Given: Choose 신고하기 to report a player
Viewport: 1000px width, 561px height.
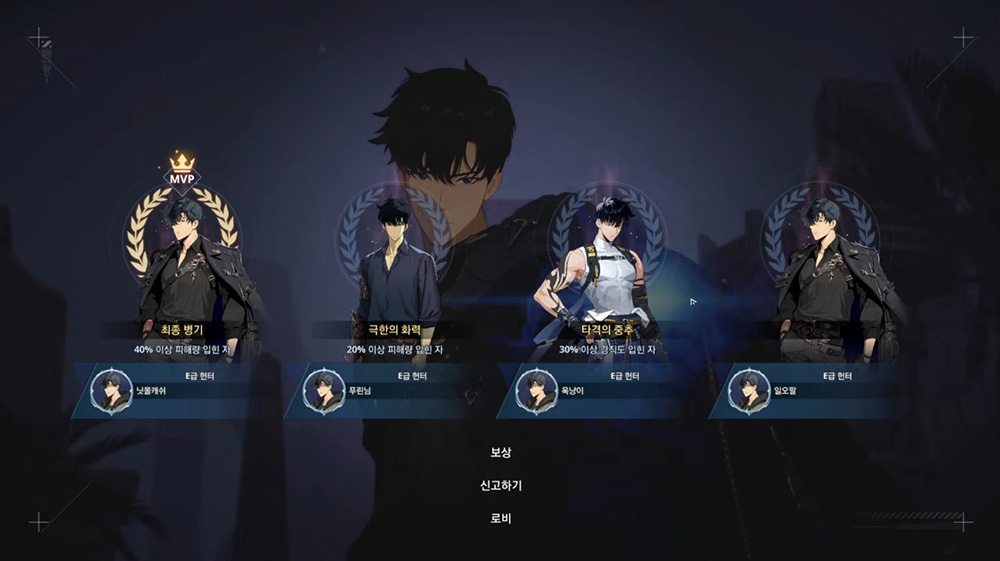Looking at the screenshot, I should (x=500, y=486).
